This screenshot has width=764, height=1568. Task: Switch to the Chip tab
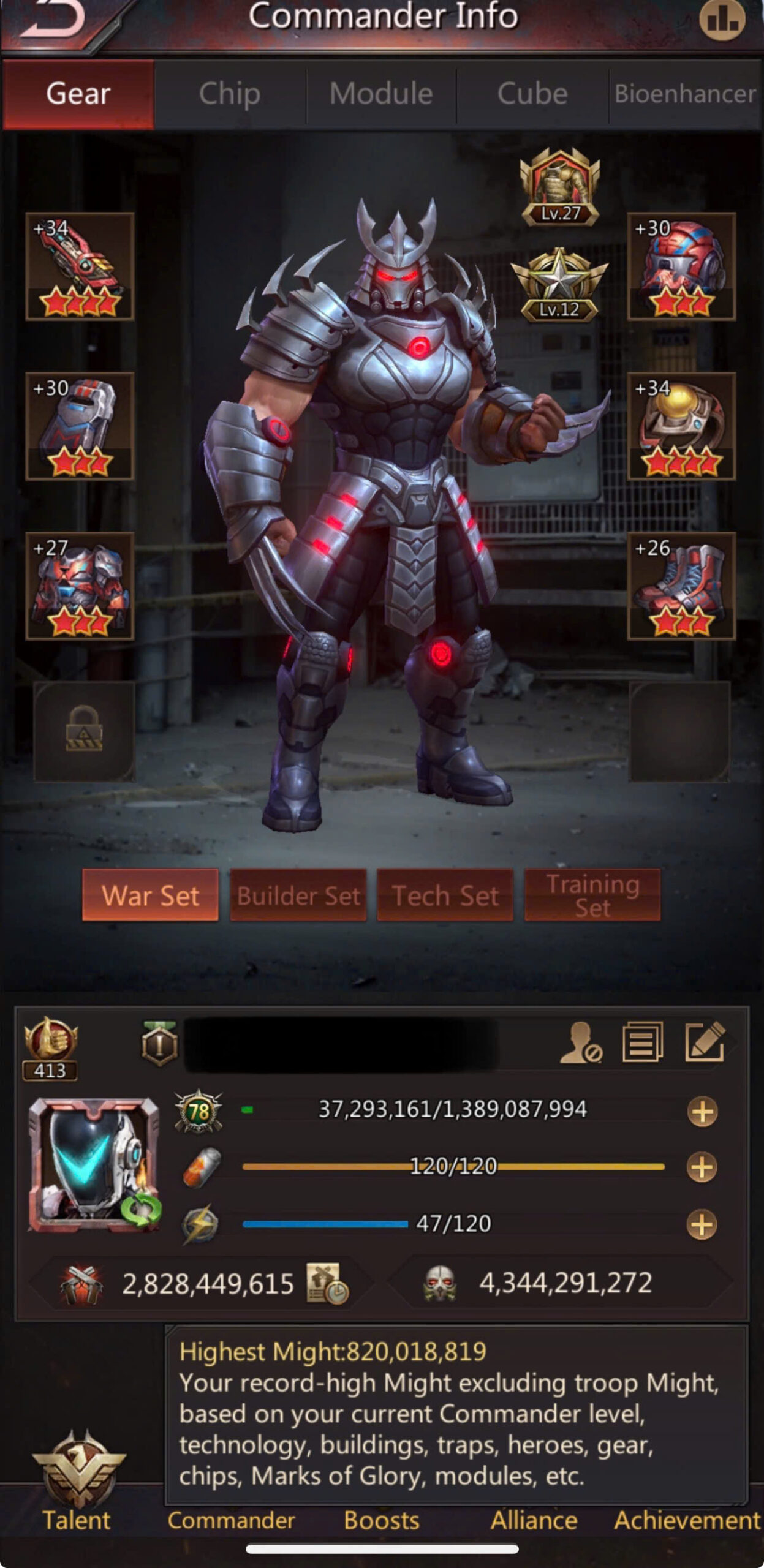[x=230, y=94]
